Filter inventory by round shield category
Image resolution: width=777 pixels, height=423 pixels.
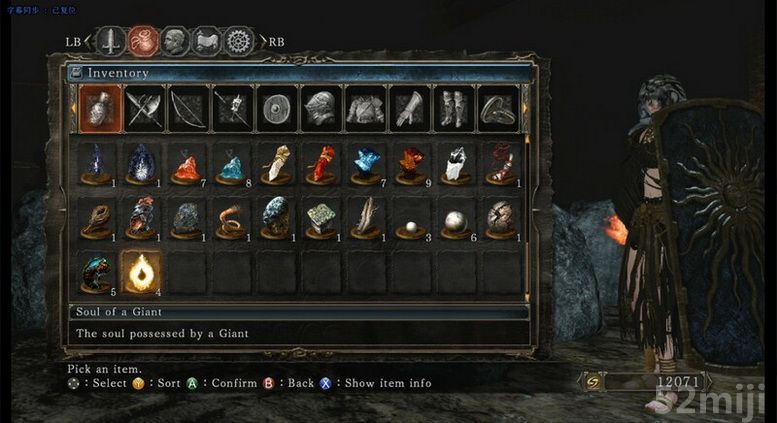(x=276, y=108)
